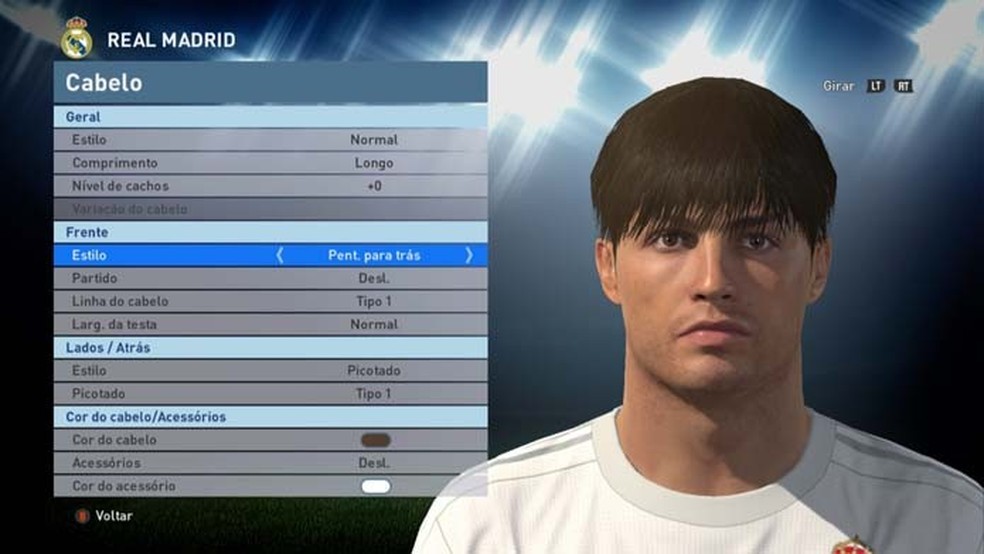The height and width of the screenshot is (554, 984).
Task: Open the Larg. da testa option
Action: 270,324
